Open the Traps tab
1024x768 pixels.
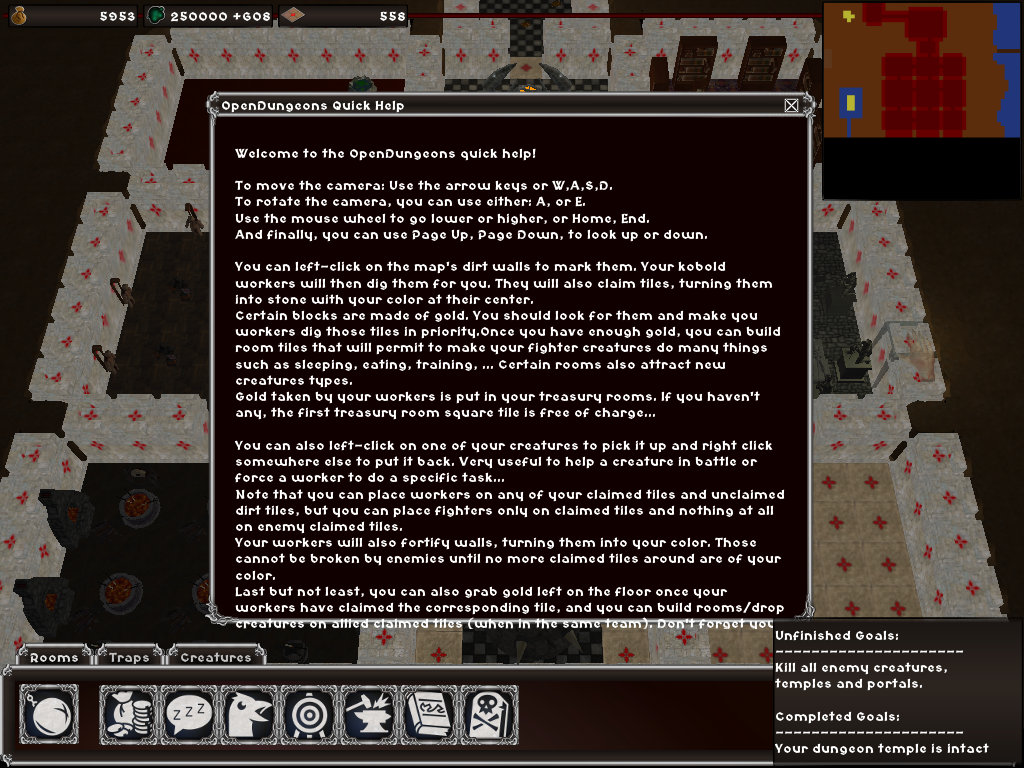[130, 657]
